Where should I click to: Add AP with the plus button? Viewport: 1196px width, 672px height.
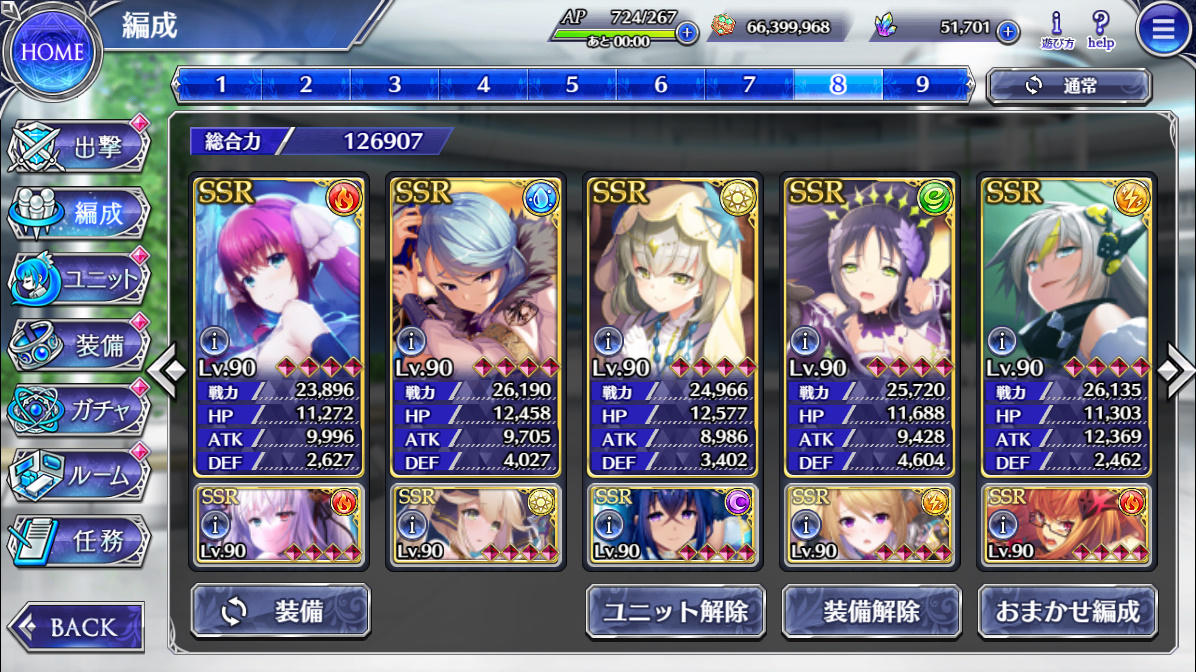(686, 32)
